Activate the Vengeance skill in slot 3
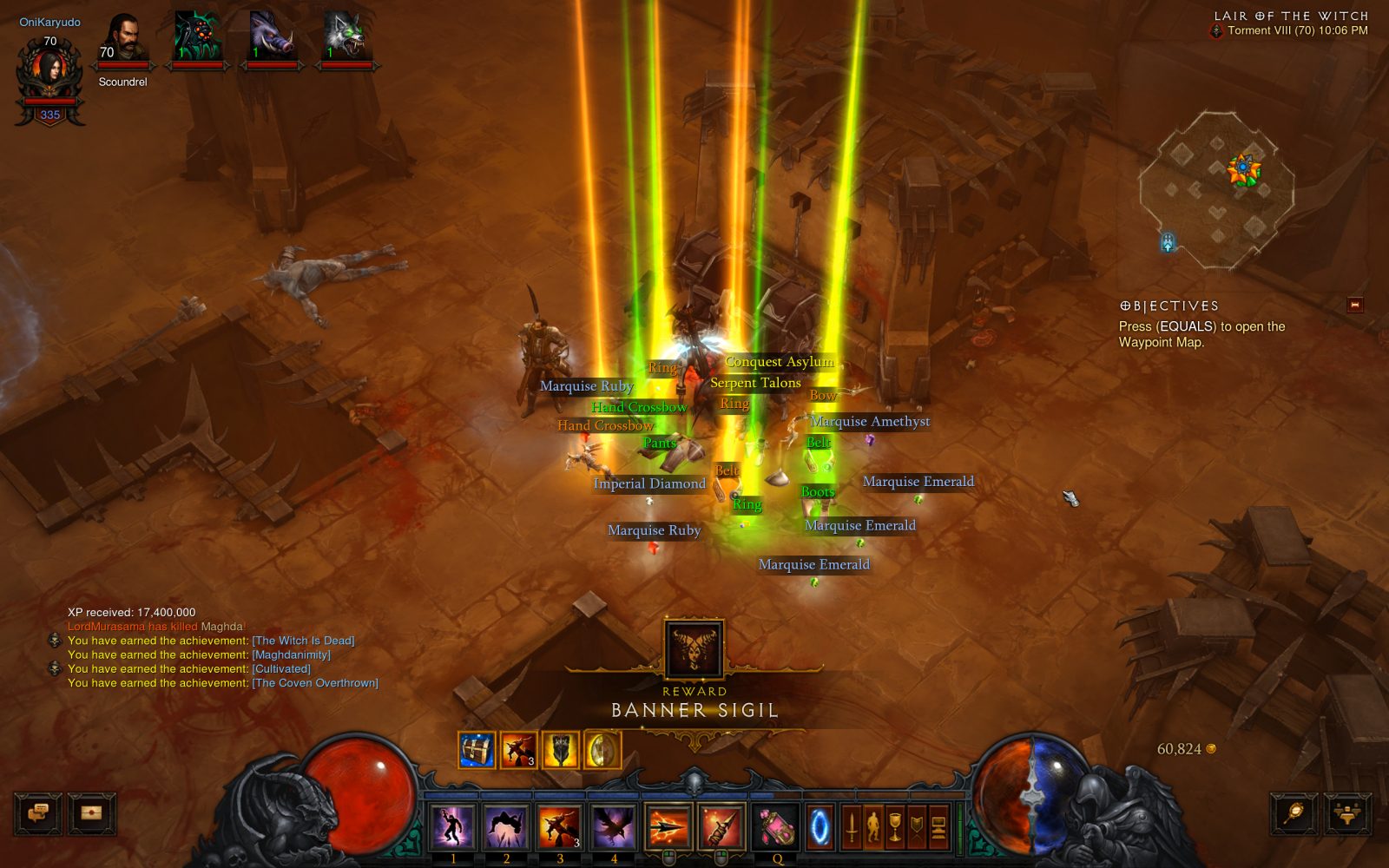The image size is (1389, 868). click(560, 825)
